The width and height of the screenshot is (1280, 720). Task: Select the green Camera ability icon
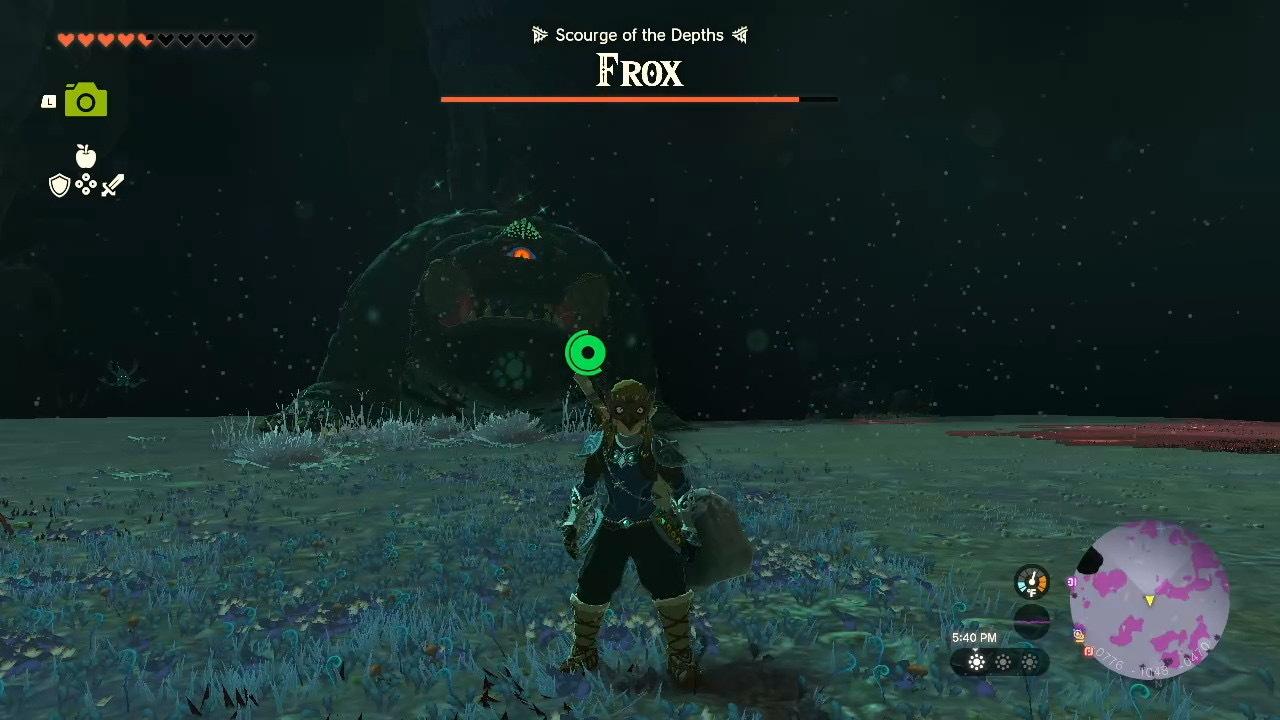point(84,99)
